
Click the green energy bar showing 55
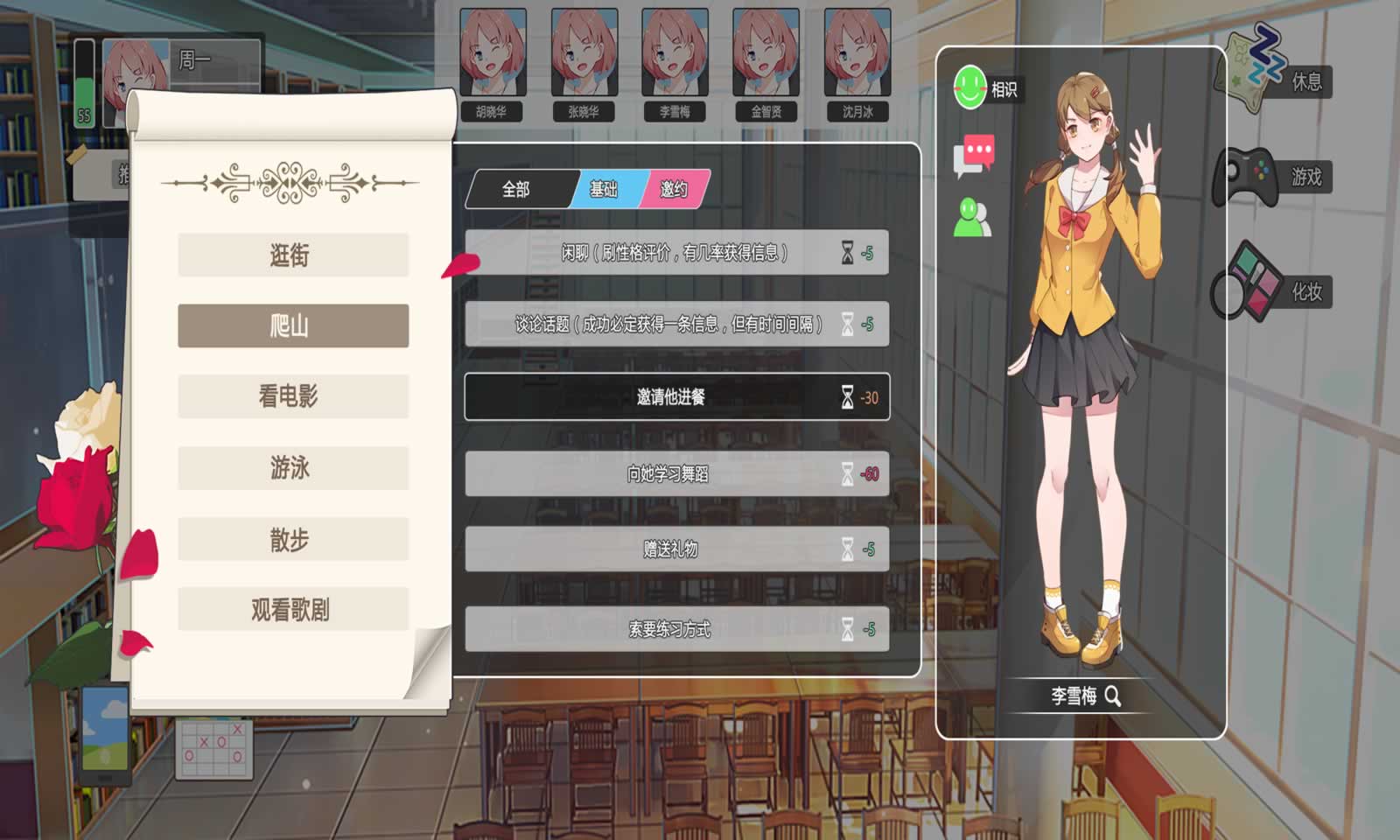[82, 83]
